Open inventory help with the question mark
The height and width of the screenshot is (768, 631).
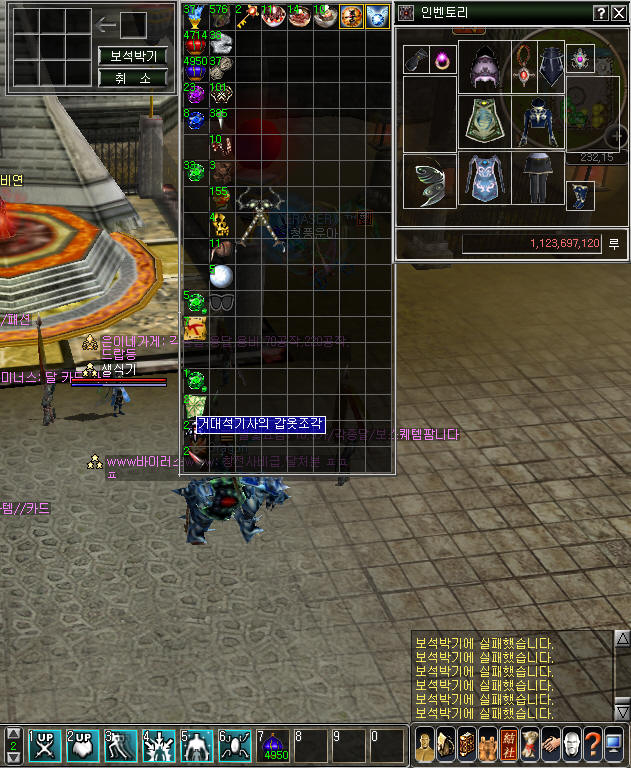pyautogui.click(x=601, y=13)
